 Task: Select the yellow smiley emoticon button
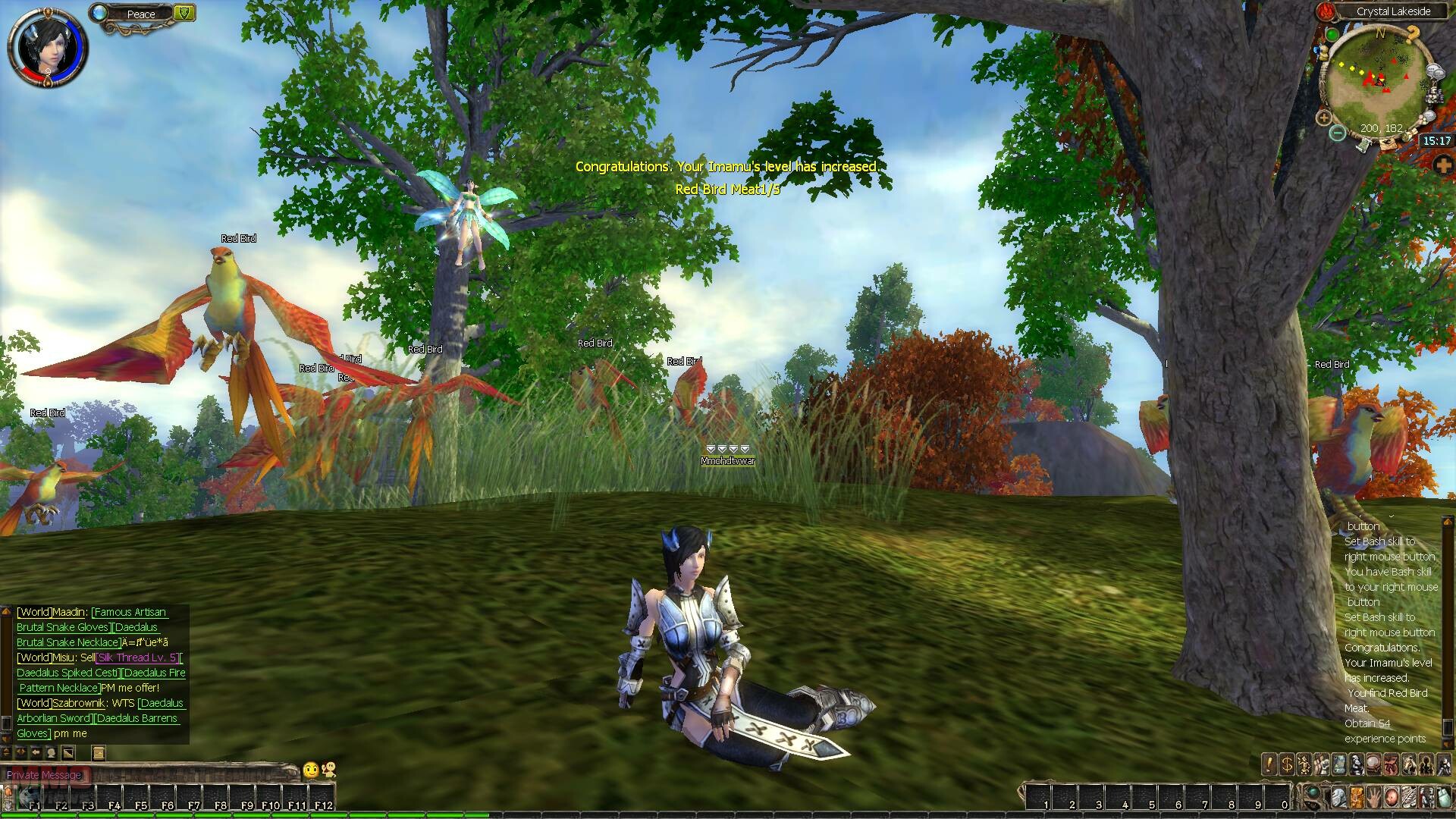coord(310,770)
